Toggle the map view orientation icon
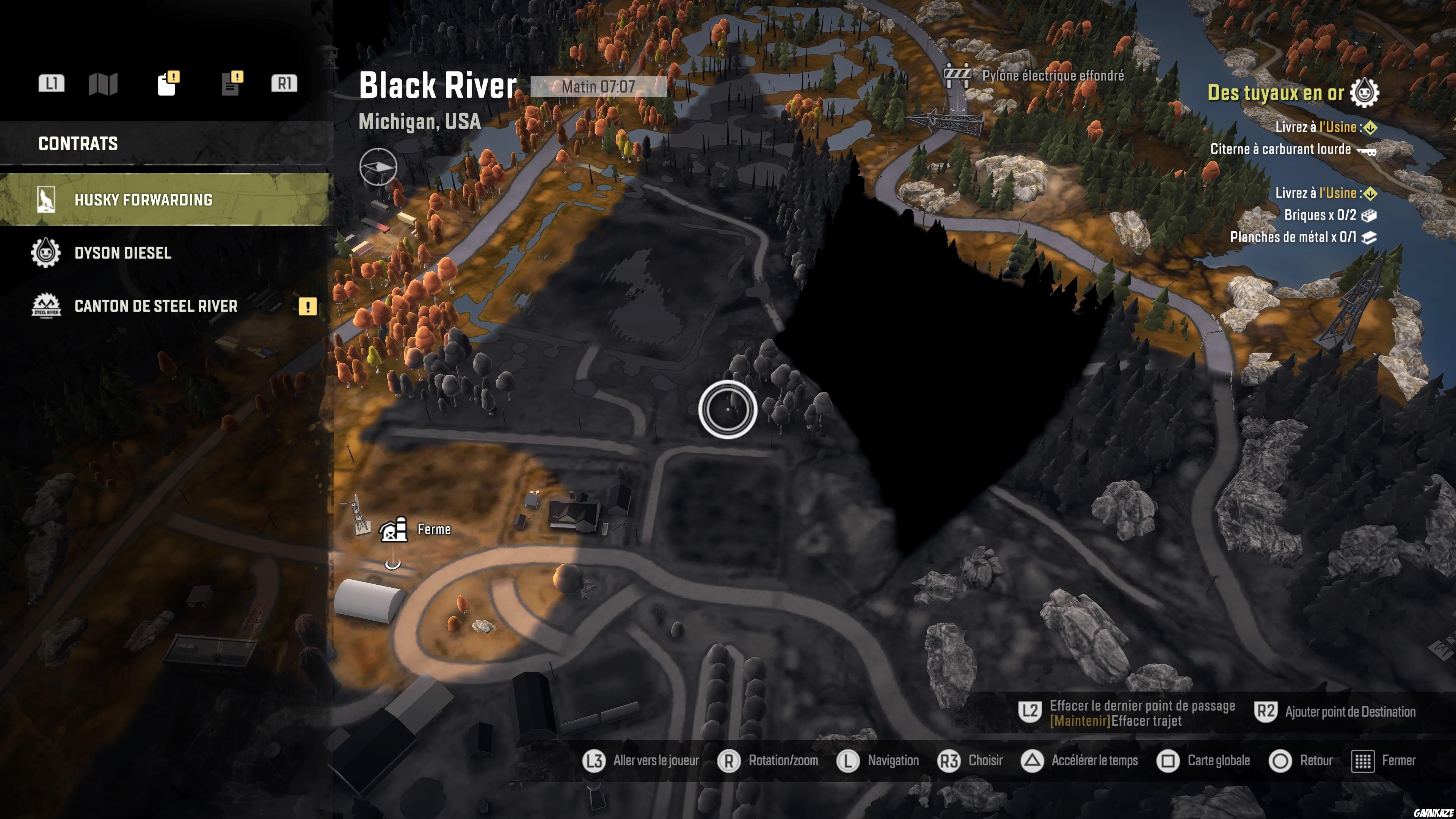 click(378, 167)
